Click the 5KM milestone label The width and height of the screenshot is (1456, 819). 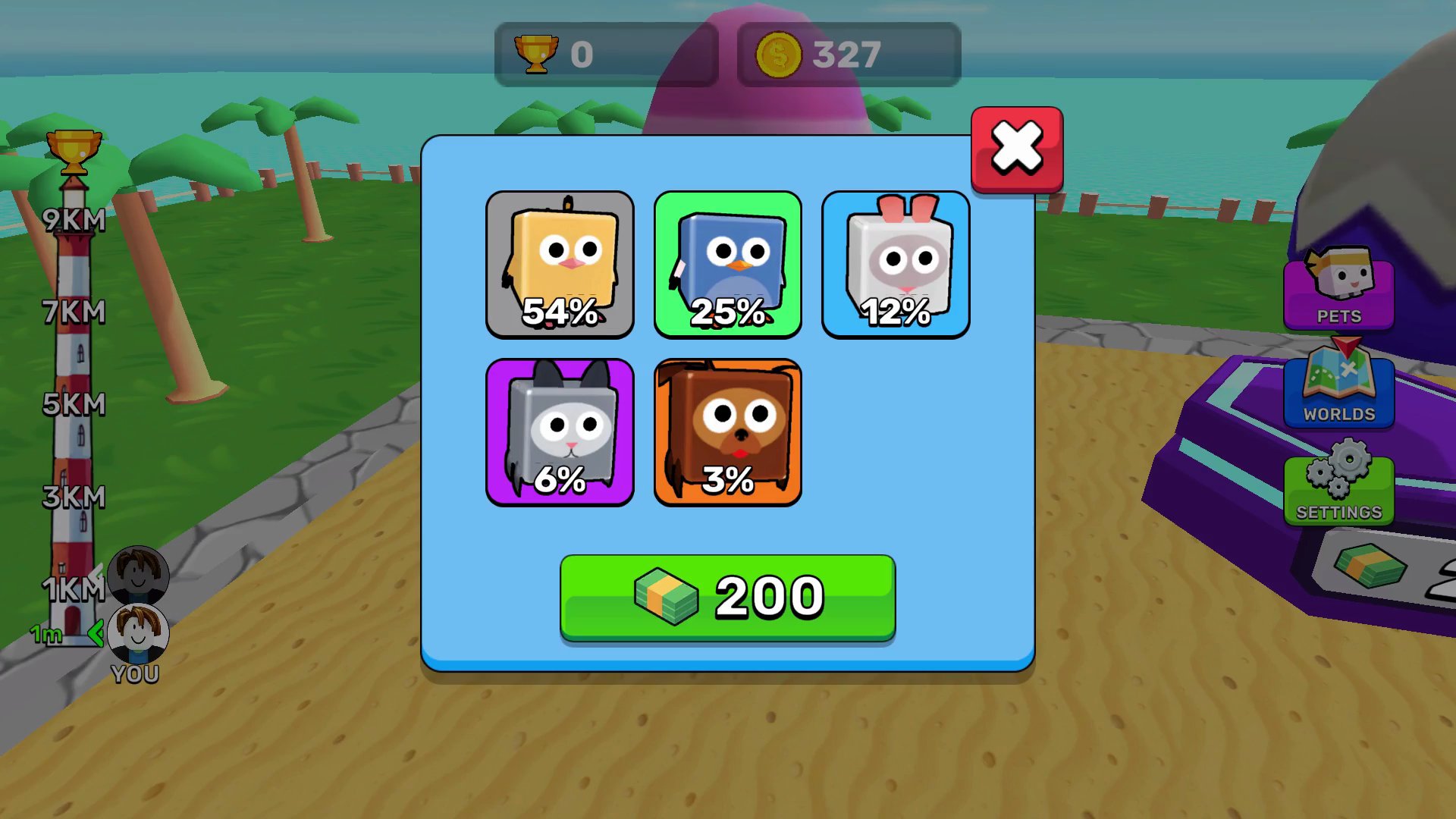click(74, 406)
